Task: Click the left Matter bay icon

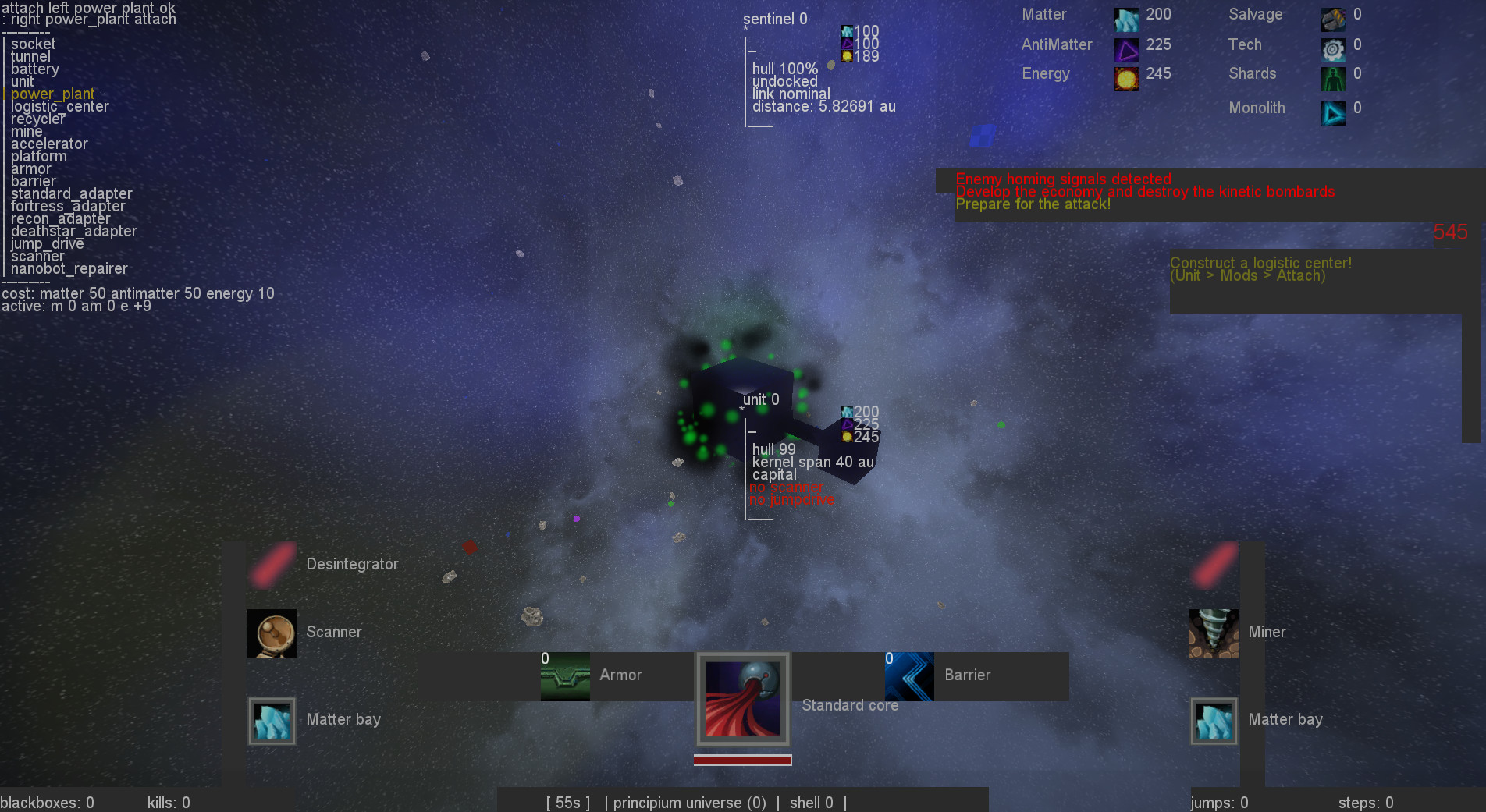Action: [271, 720]
